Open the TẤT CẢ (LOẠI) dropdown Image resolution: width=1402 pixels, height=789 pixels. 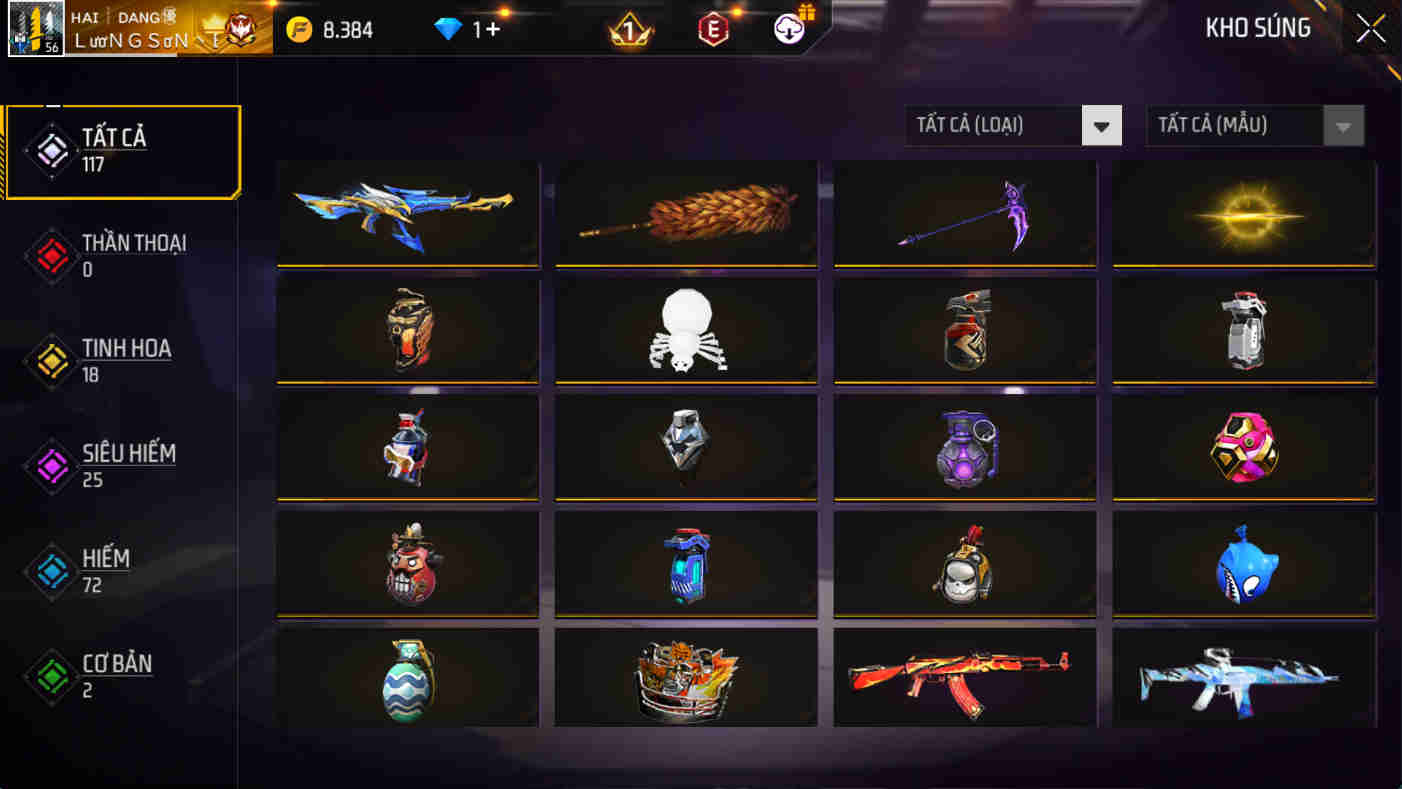tap(1012, 125)
